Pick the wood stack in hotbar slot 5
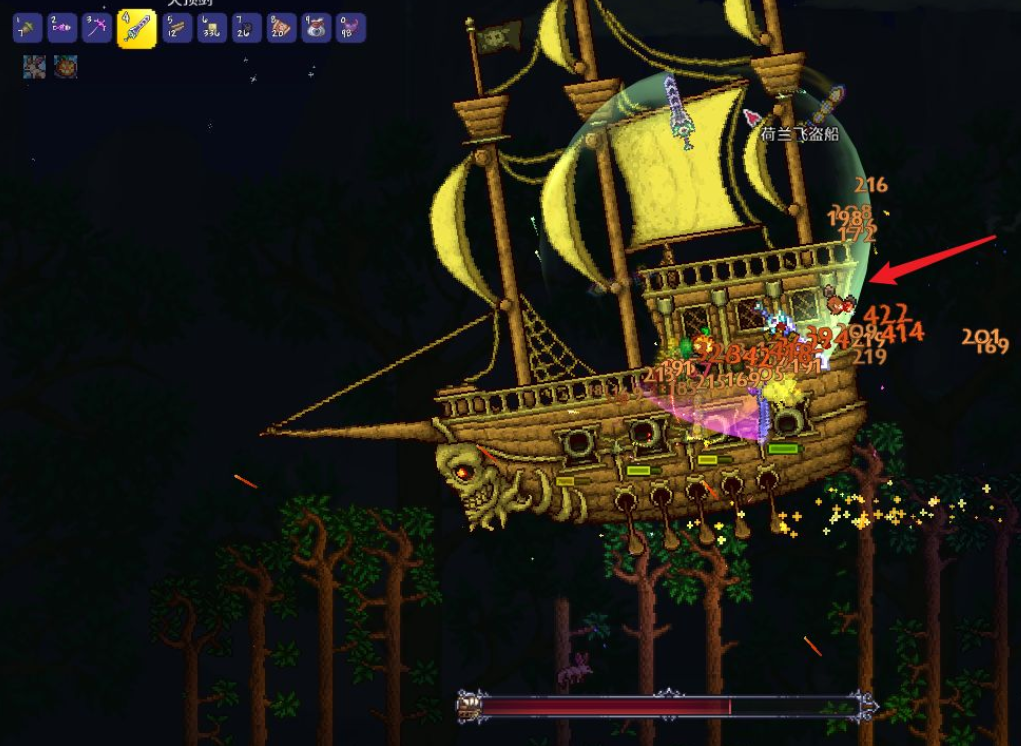 (x=177, y=28)
